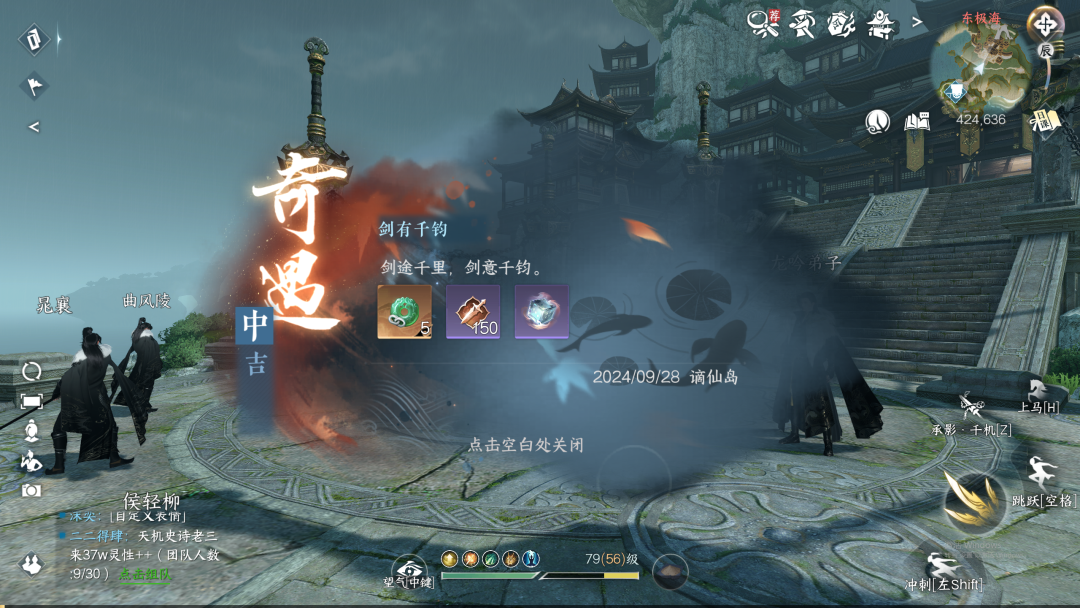1080x608 pixels.
Task: Click the 点击组队 team join link
Action: [x=146, y=574]
